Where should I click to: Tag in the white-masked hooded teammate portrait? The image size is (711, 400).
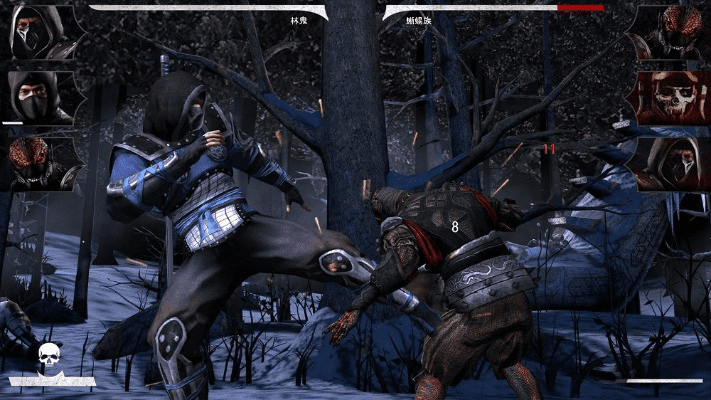point(37,32)
